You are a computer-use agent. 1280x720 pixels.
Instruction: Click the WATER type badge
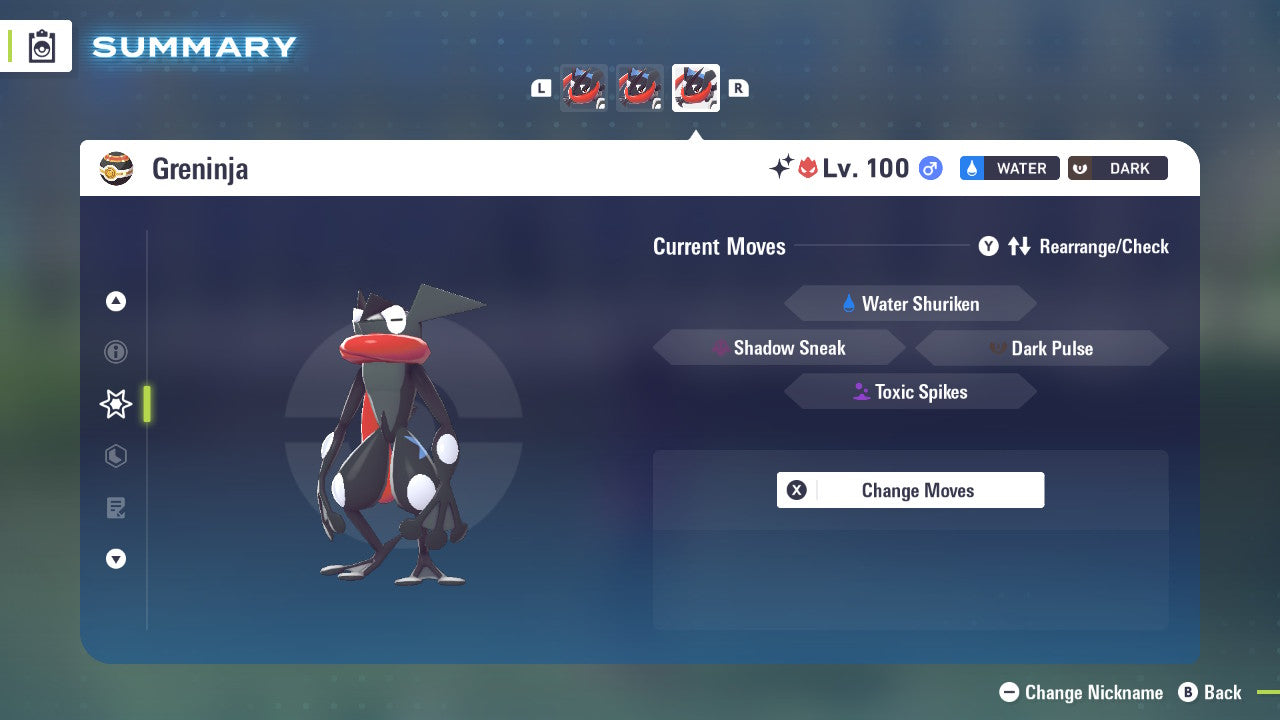coord(1009,168)
